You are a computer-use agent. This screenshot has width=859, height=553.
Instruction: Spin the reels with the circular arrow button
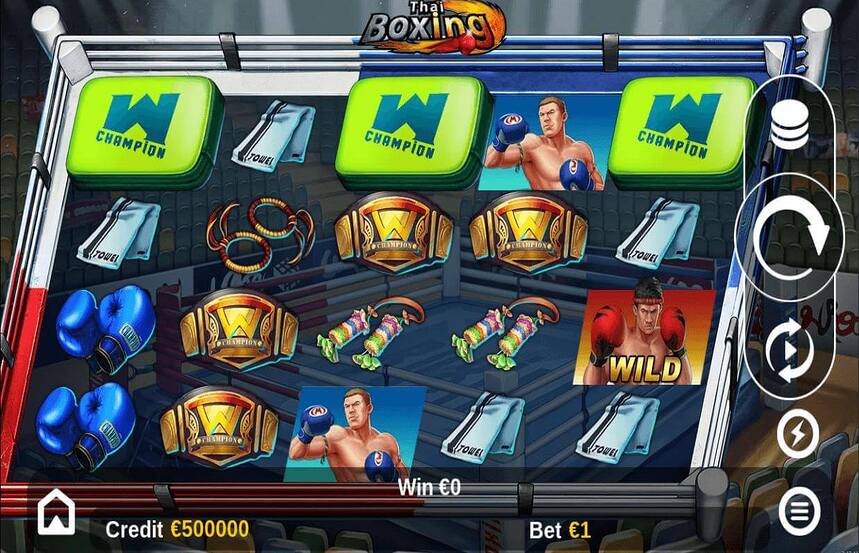pos(790,236)
